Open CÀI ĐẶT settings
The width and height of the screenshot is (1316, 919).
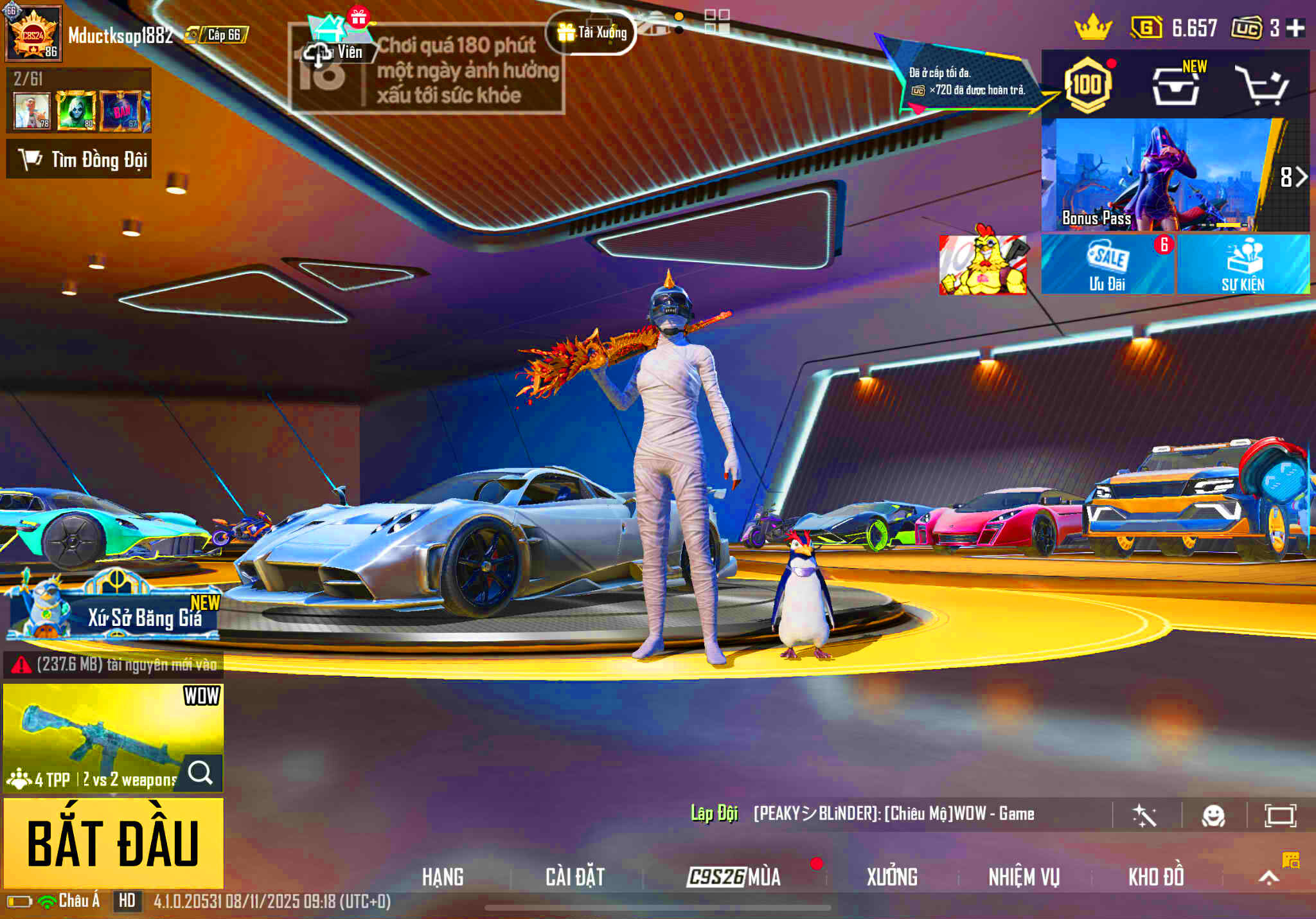[575, 877]
